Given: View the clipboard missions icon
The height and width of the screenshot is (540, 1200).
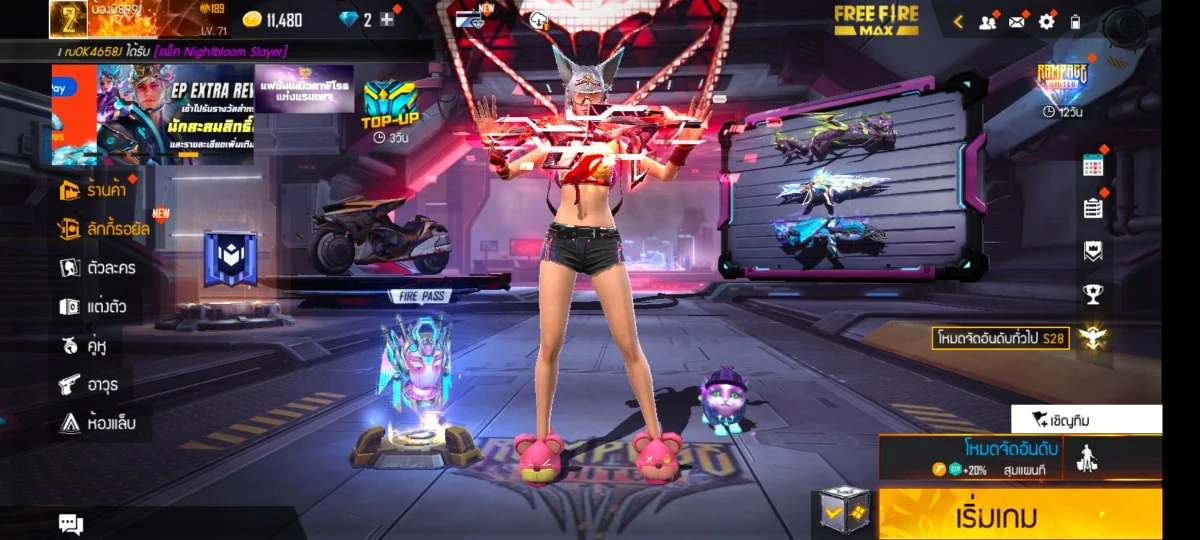Looking at the screenshot, I should point(1093,208).
